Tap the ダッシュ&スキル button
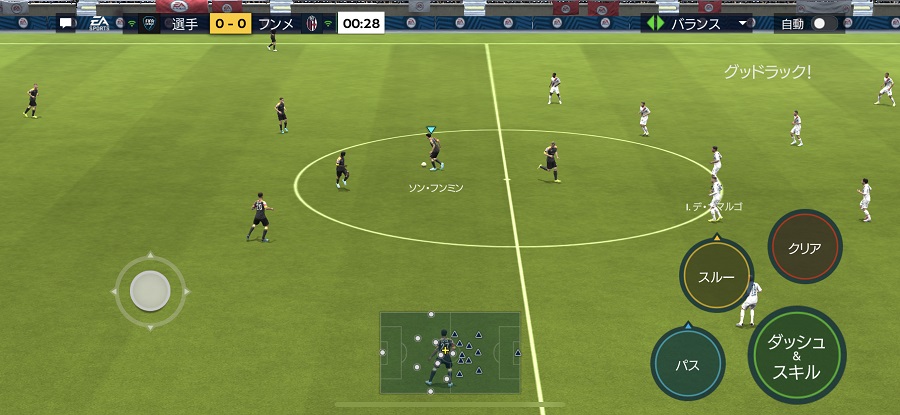The image size is (900, 415). (x=797, y=355)
